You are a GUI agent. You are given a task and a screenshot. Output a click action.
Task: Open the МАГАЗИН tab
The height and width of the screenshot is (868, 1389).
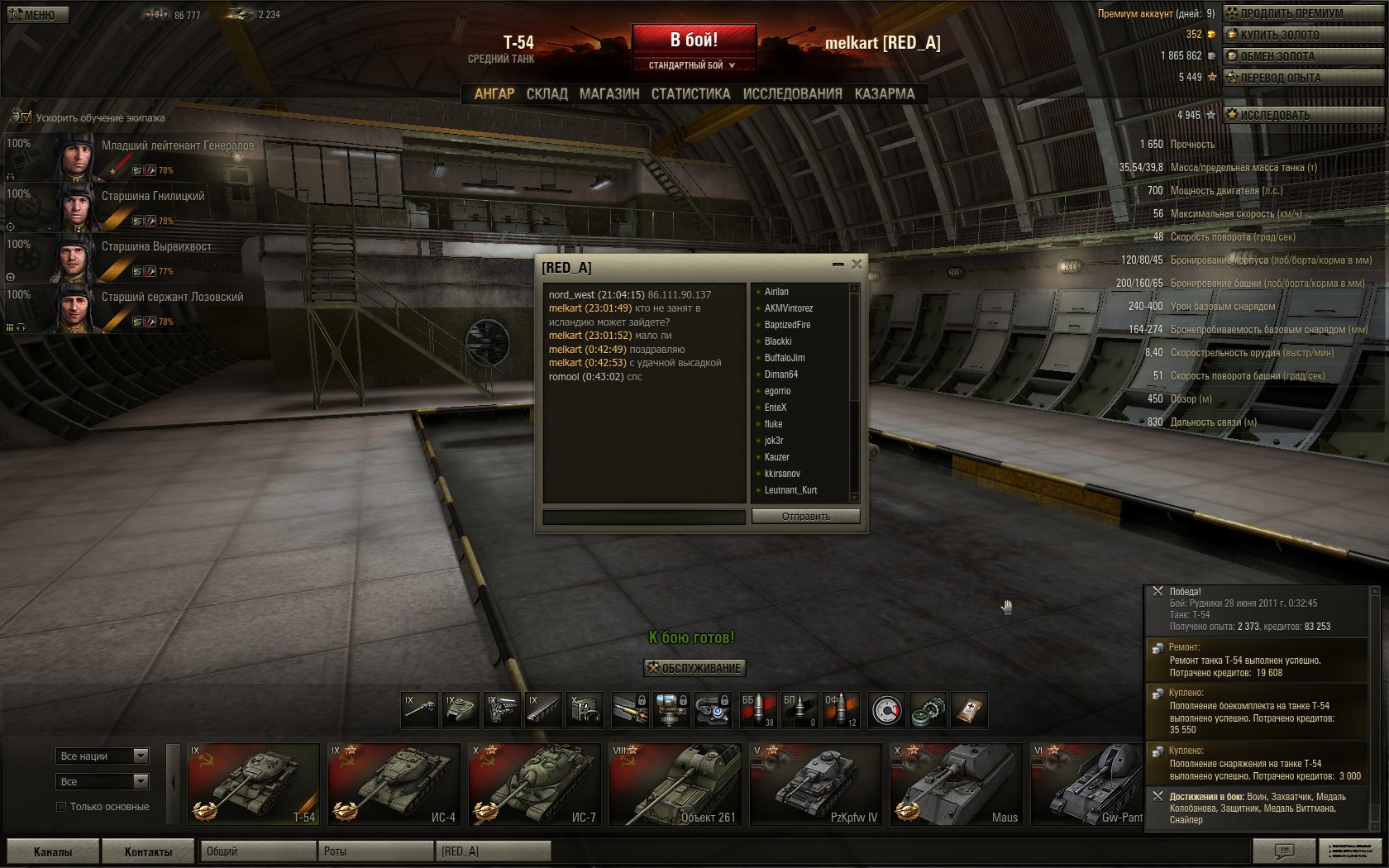coord(609,94)
